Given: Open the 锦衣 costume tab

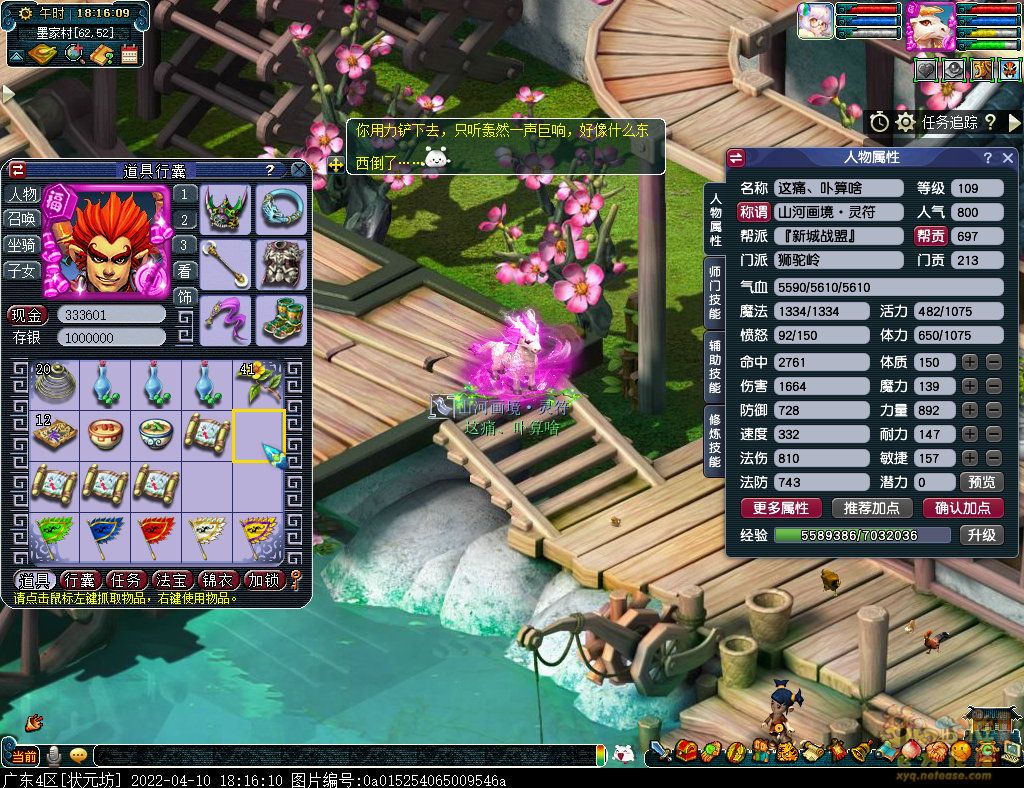Looking at the screenshot, I should click(218, 580).
